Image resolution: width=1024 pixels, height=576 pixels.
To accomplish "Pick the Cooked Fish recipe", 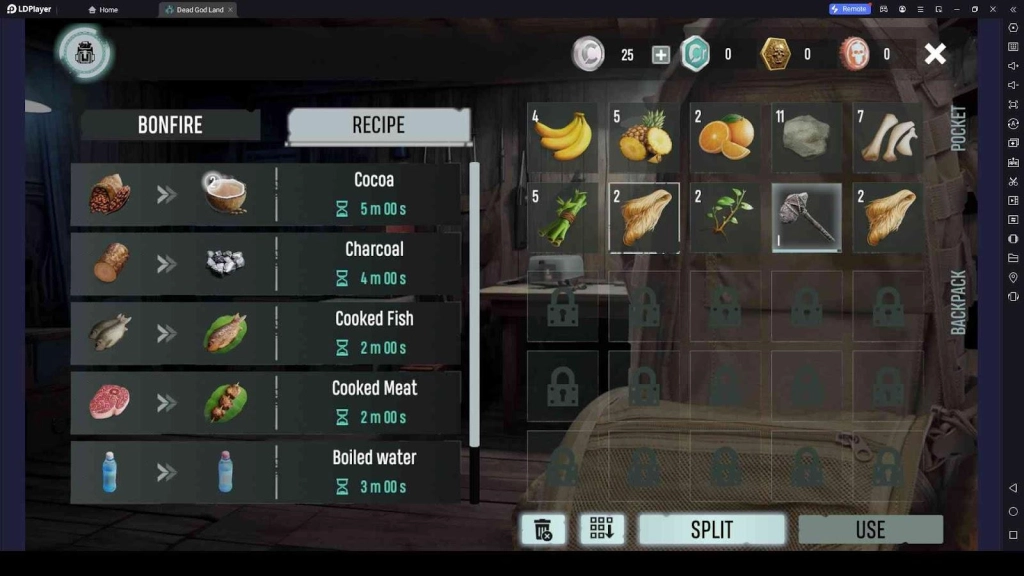I will pos(266,333).
